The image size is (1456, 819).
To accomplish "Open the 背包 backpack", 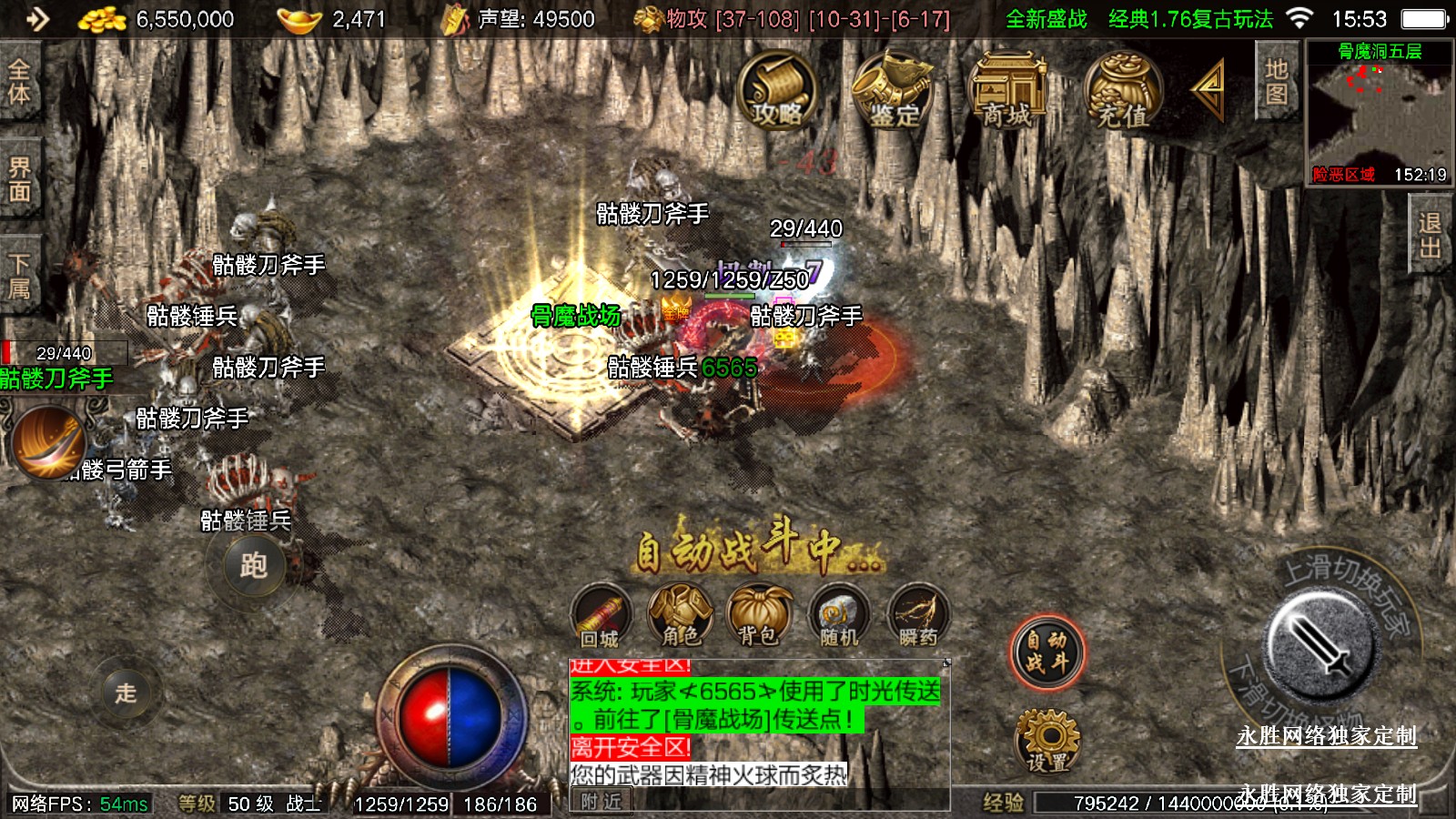I will (x=759, y=616).
